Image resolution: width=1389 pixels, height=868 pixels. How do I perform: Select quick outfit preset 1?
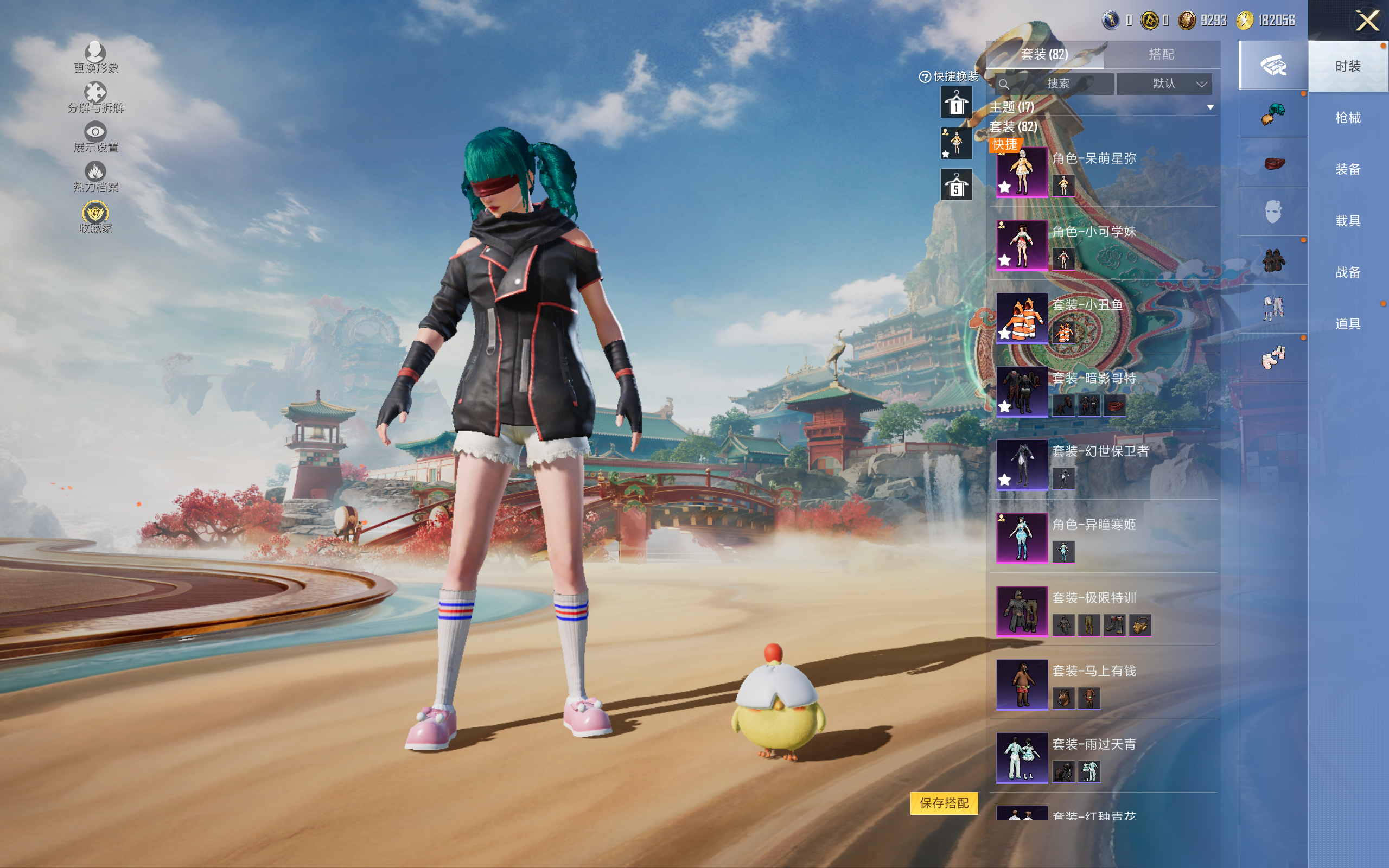pos(955,103)
